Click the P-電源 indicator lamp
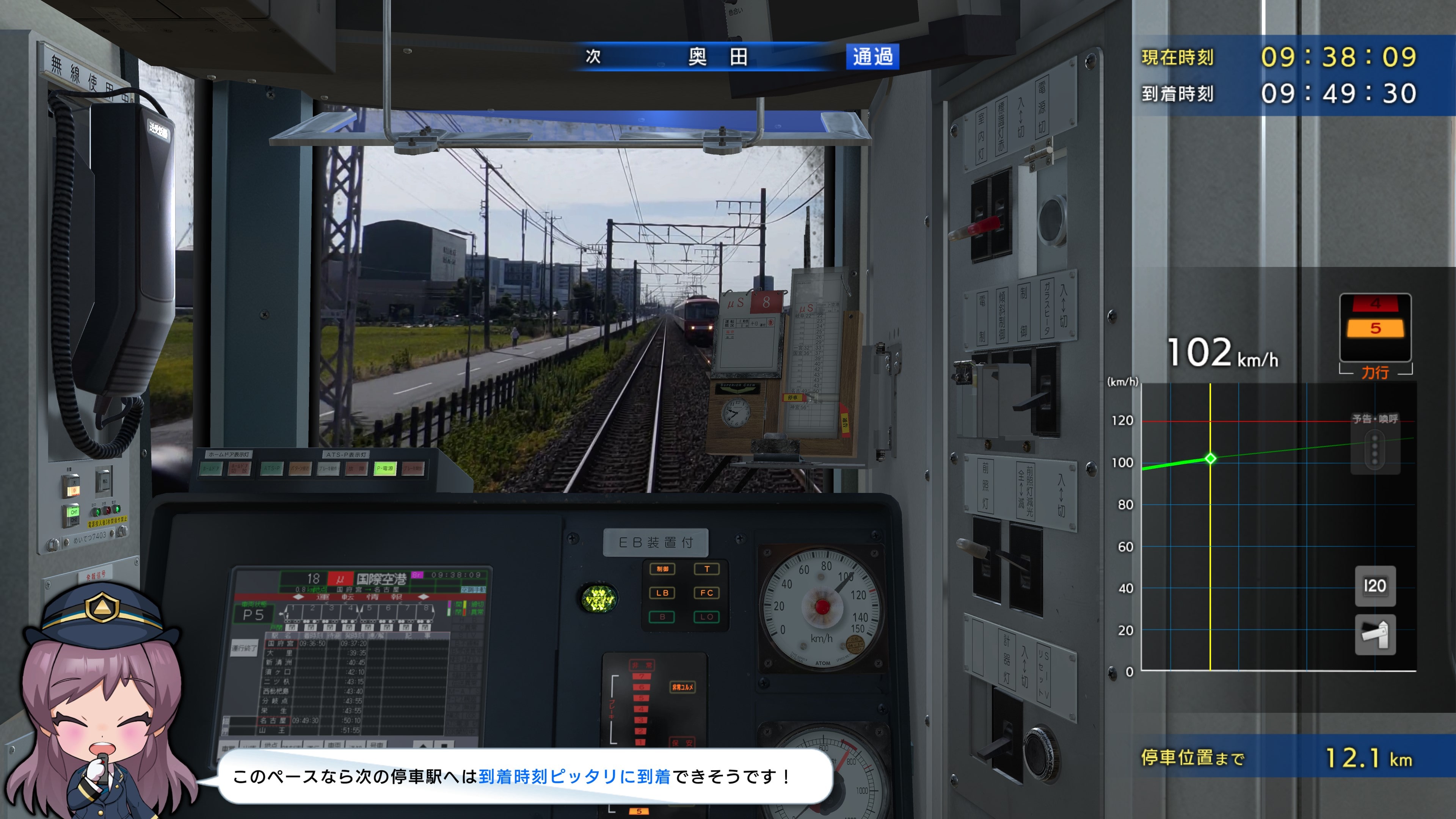 tap(387, 469)
